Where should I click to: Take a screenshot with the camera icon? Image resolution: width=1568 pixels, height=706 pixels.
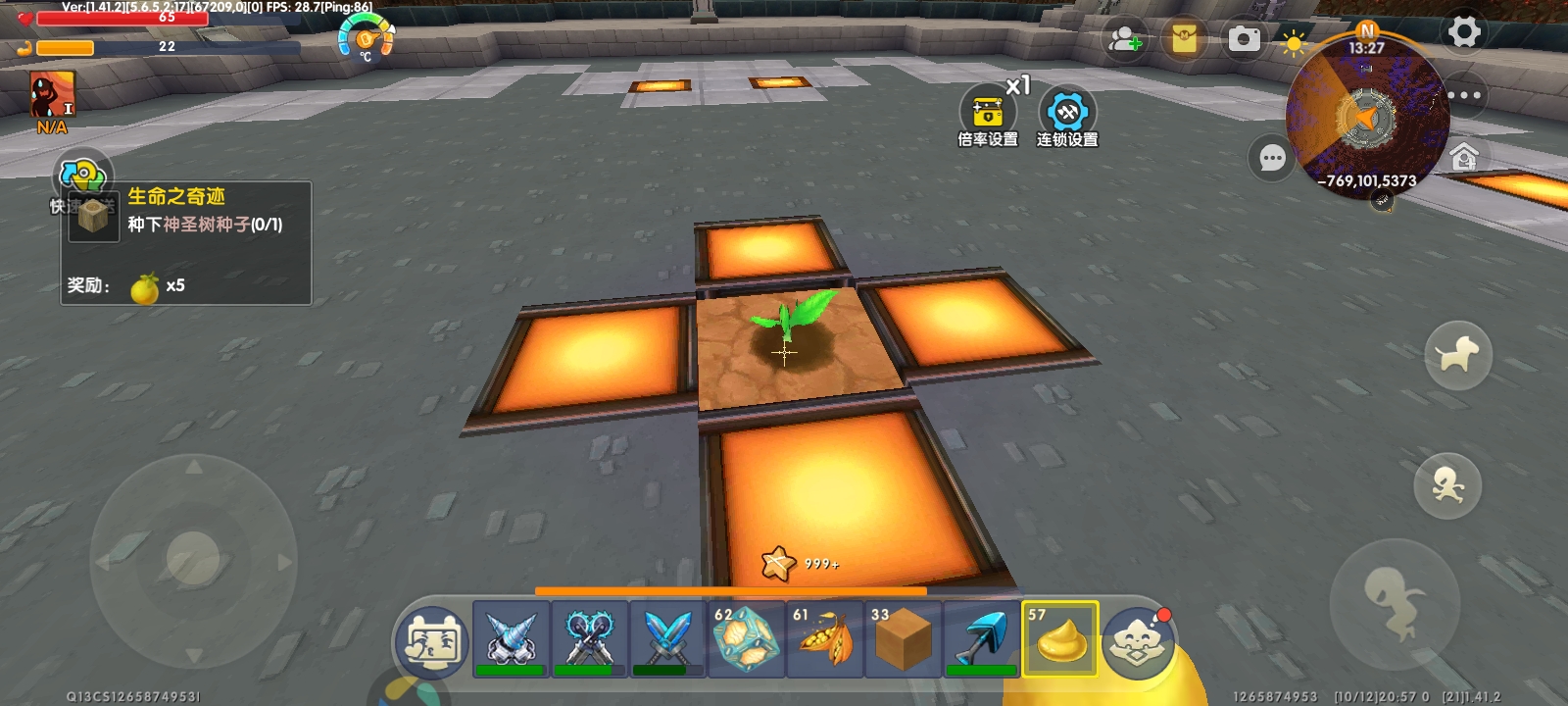(1245, 39)
